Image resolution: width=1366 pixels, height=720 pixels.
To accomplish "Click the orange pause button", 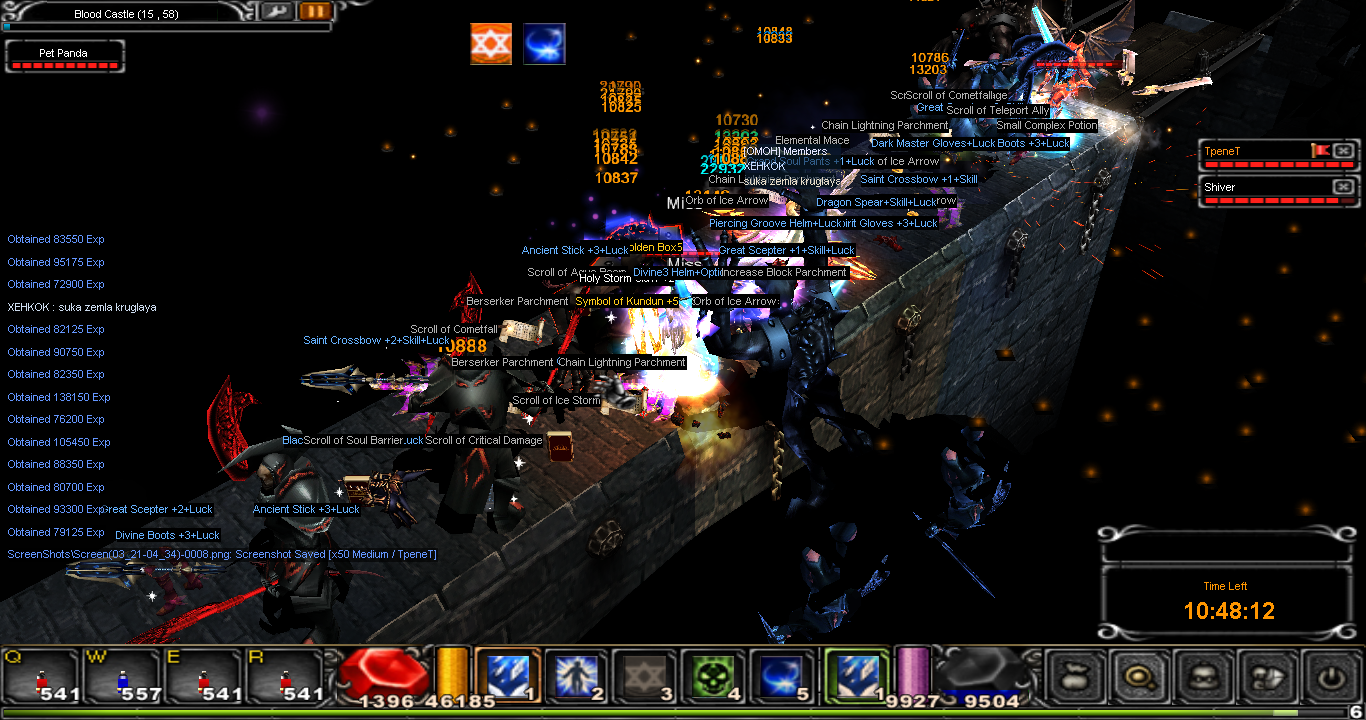I will [x=315, y=12].
